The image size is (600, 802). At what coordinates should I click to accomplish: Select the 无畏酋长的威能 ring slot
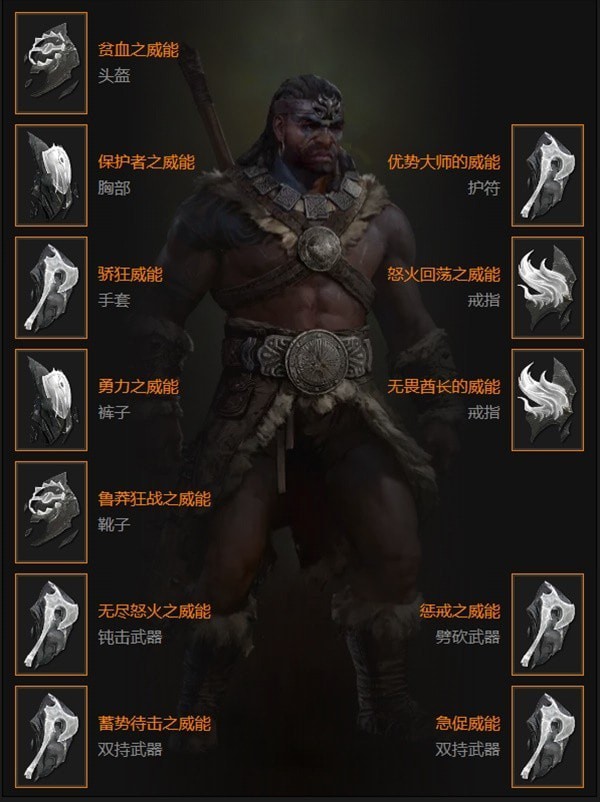click(x=547, y=399)
